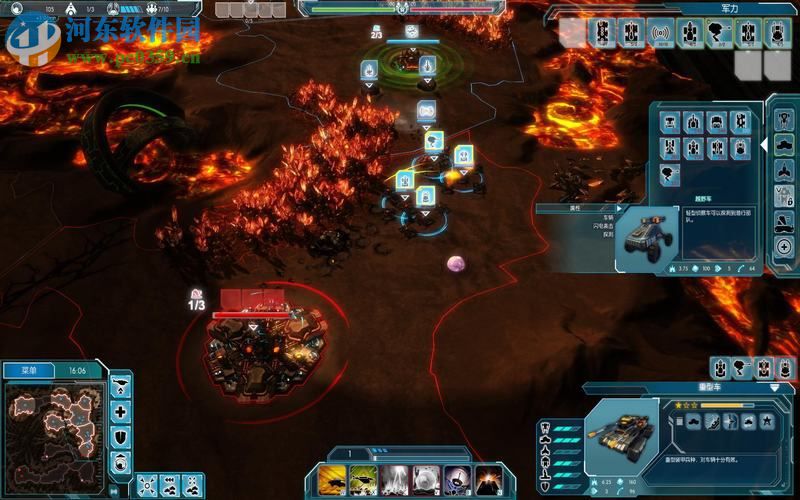Select the aircraft icon beside the minimap
Screen dimensions: 800x500
pyautogui.click(x=120, y=386)
